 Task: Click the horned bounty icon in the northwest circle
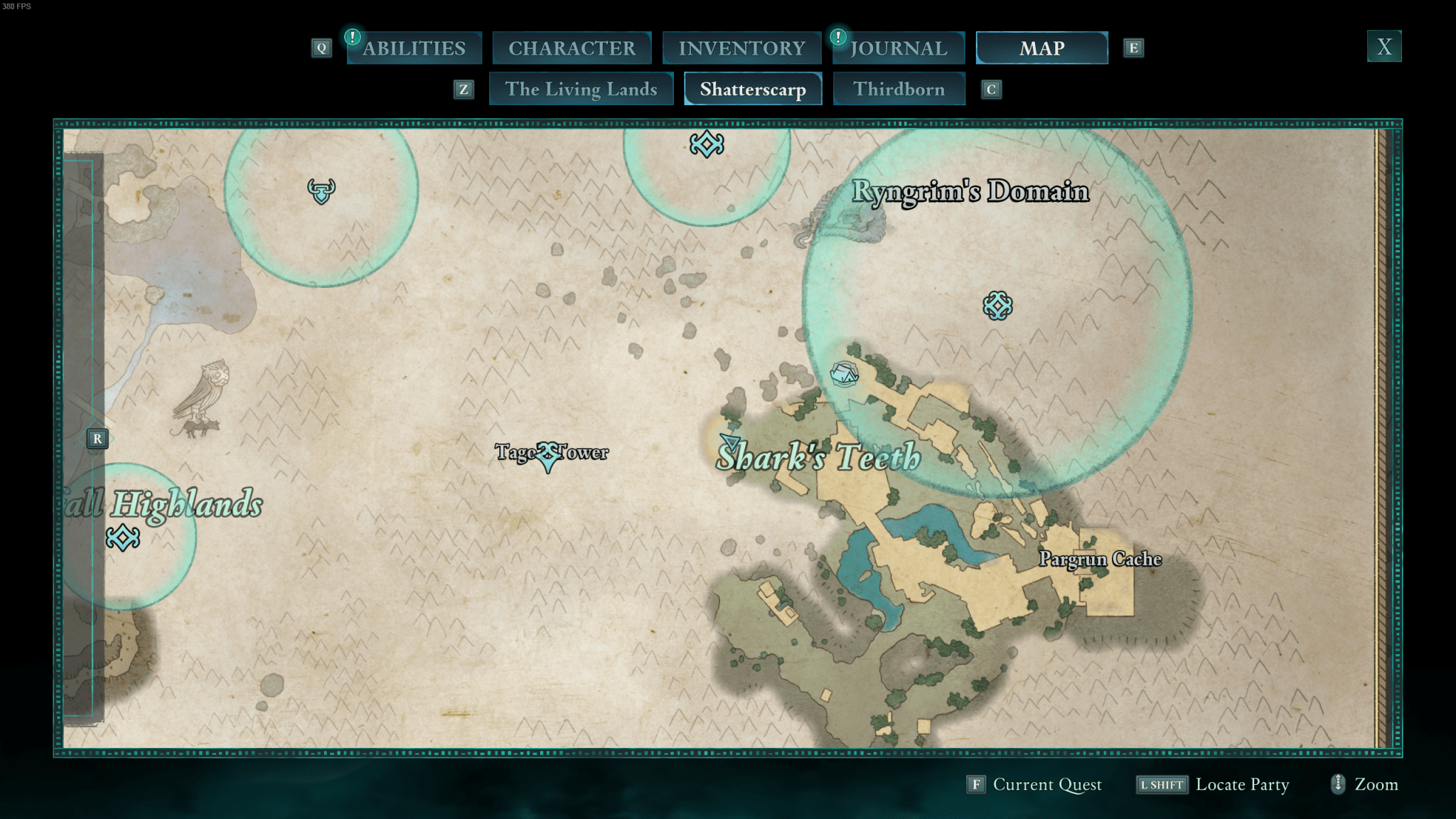pos(321,191)
